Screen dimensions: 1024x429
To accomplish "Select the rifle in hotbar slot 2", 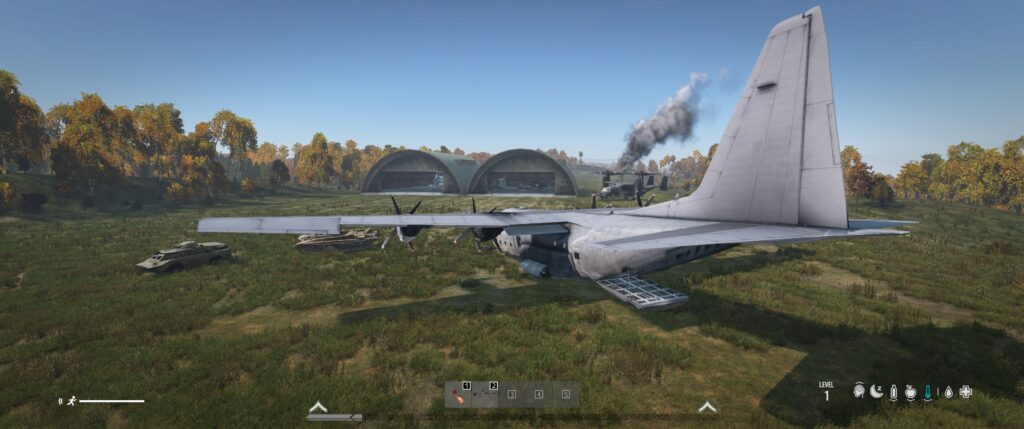I will (485, 394).
